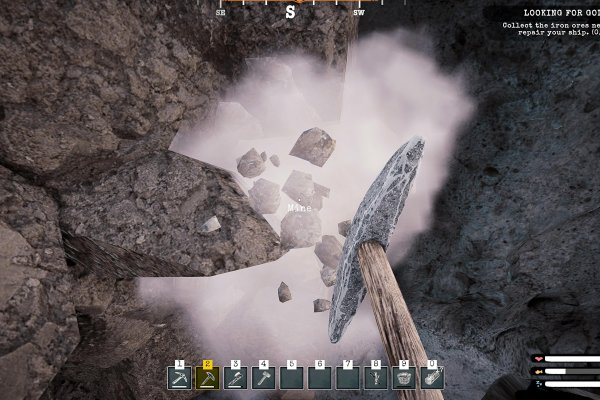Image resolution: width=600 pixels, height=400 pixels.
Task: Choose the pickaxe in hotbar slot 1
Action: tap(179, 378)
